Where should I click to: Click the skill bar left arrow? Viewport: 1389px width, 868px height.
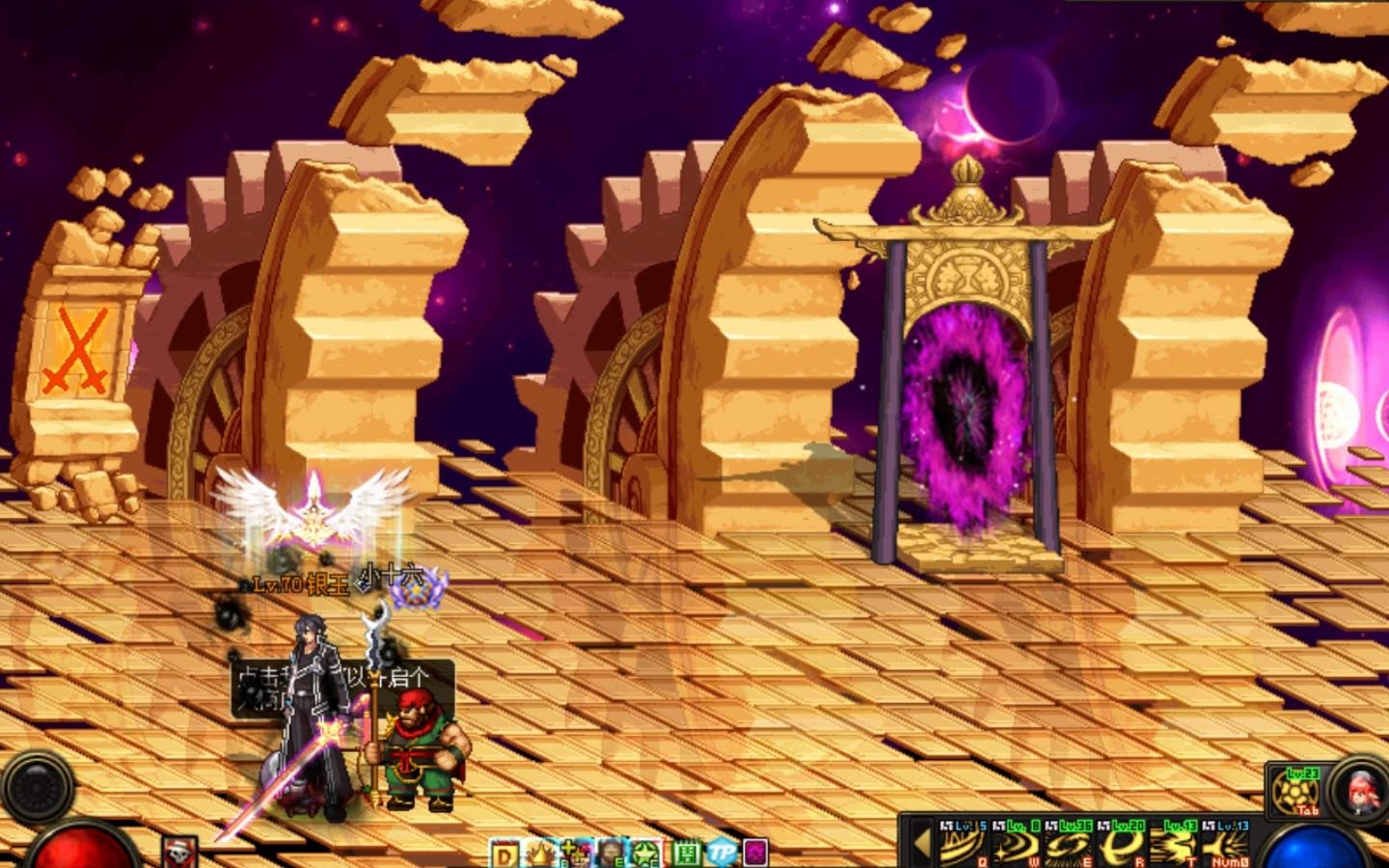click(921, 843)
